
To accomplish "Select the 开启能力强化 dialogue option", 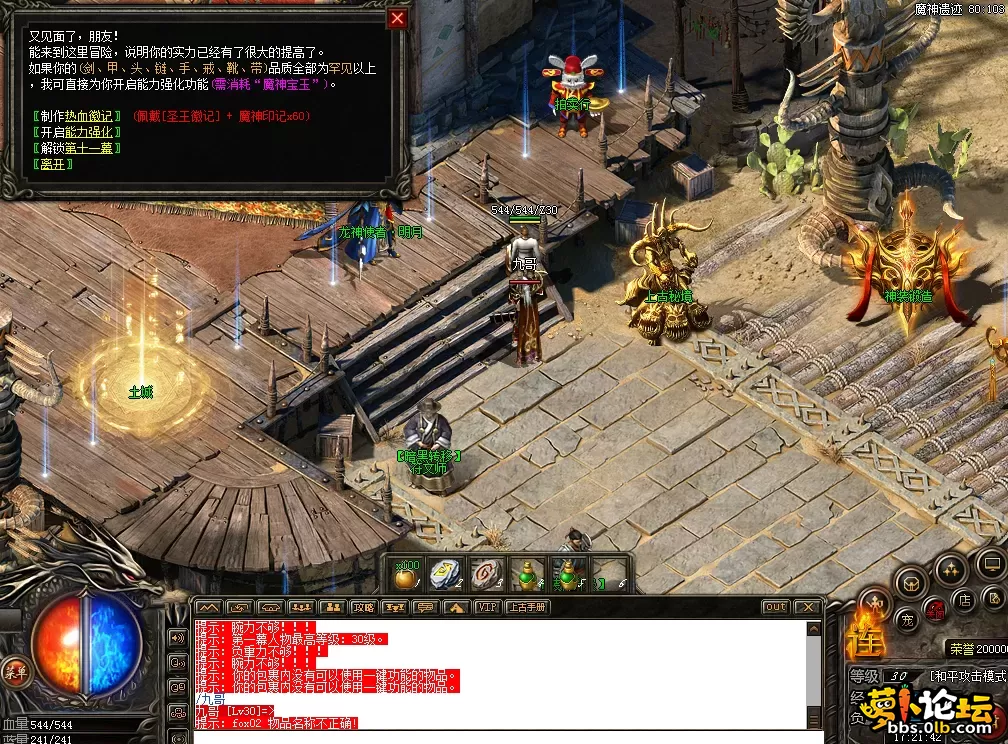I will click(76, 132).
